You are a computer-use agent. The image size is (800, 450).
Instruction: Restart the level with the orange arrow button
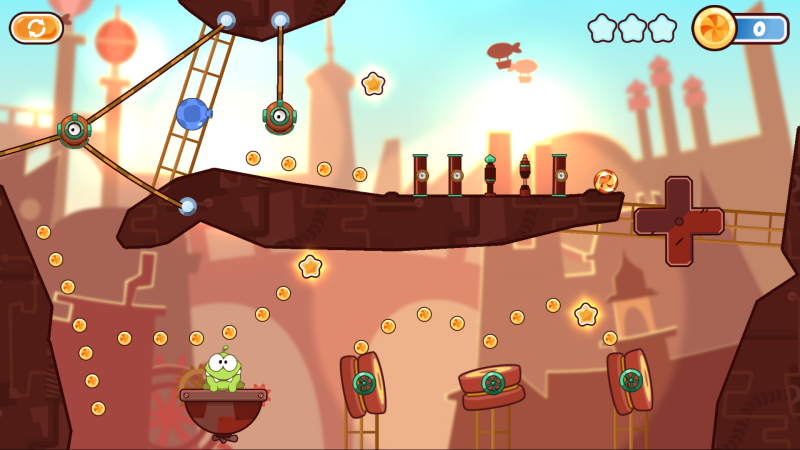(x=36, y=27)
